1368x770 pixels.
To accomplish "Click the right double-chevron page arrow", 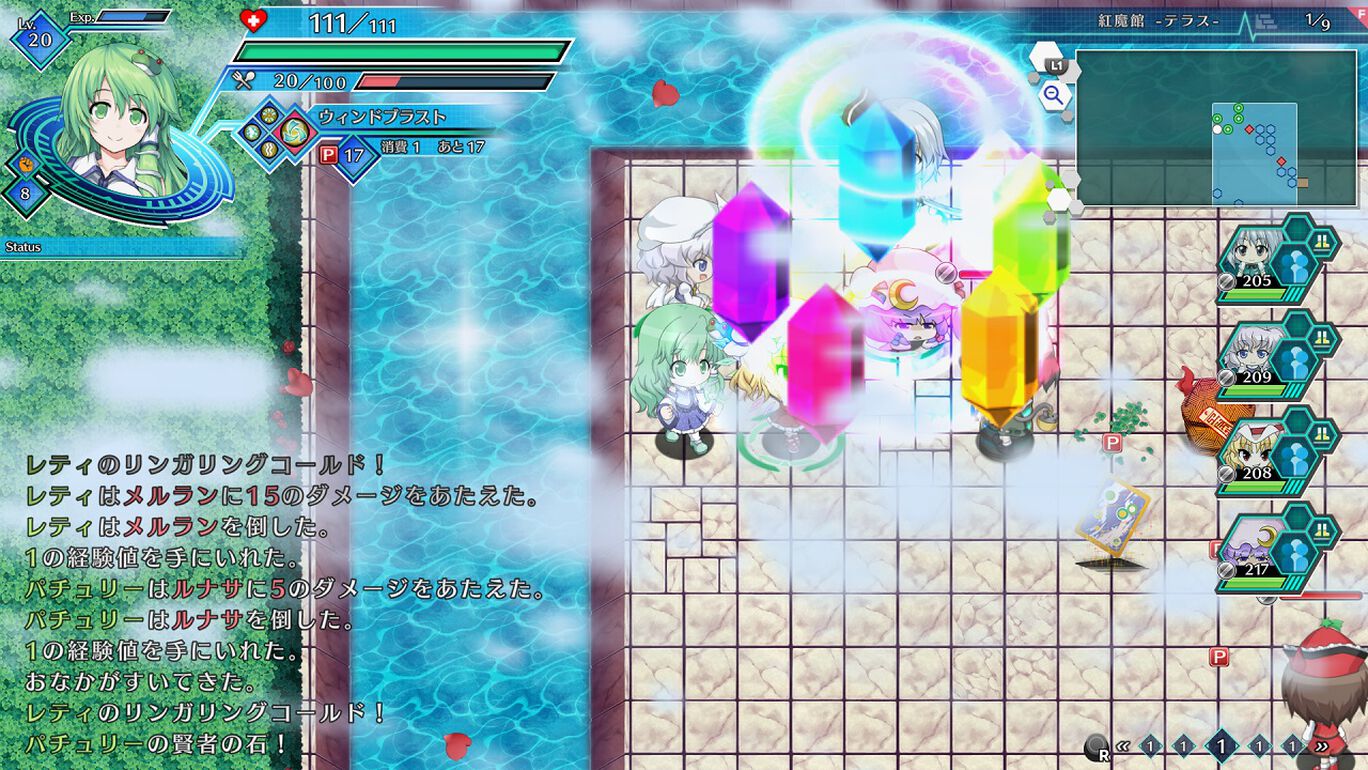I will click(x=1322, y=746).
